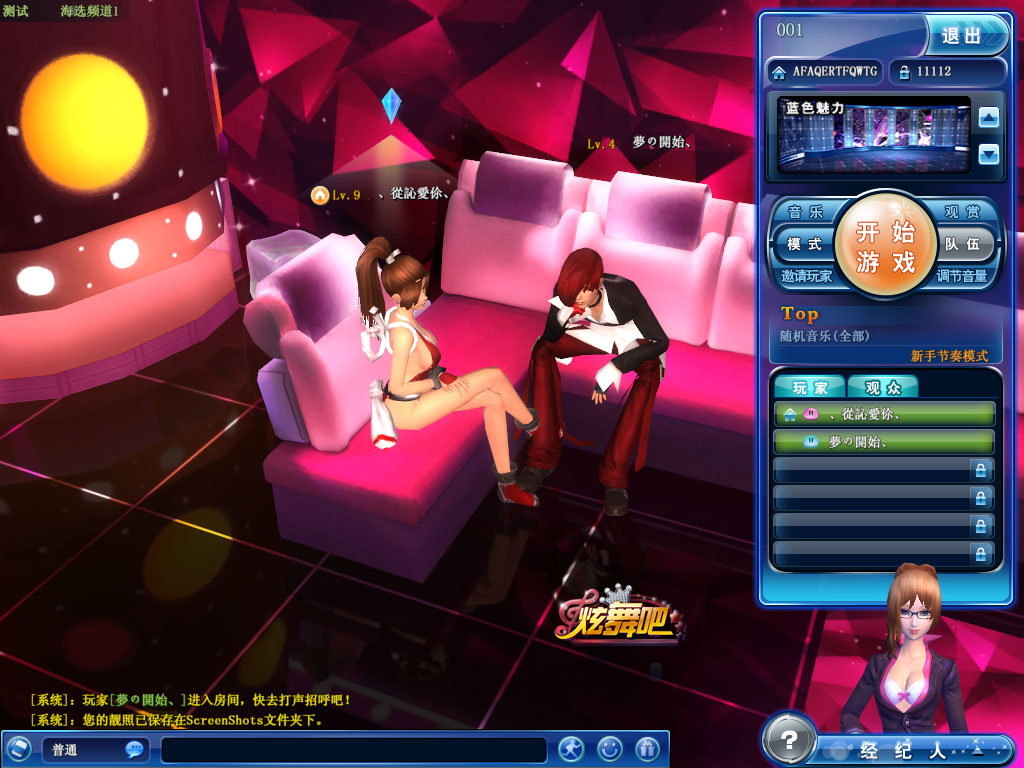Select player 夢の開始、 in the list
The width and height of the screenshot is (1024, 768).
pyautogui.click(x=884, y=441)
